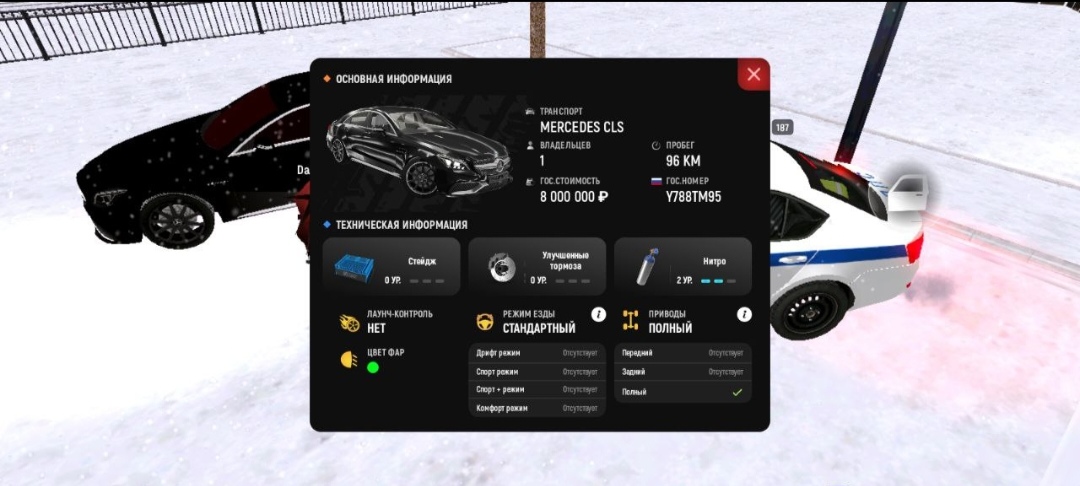Image resolution: width=1080 pixels, height=486 pixels.
Task: Select the Передний drive row
Action: [683, 353]
